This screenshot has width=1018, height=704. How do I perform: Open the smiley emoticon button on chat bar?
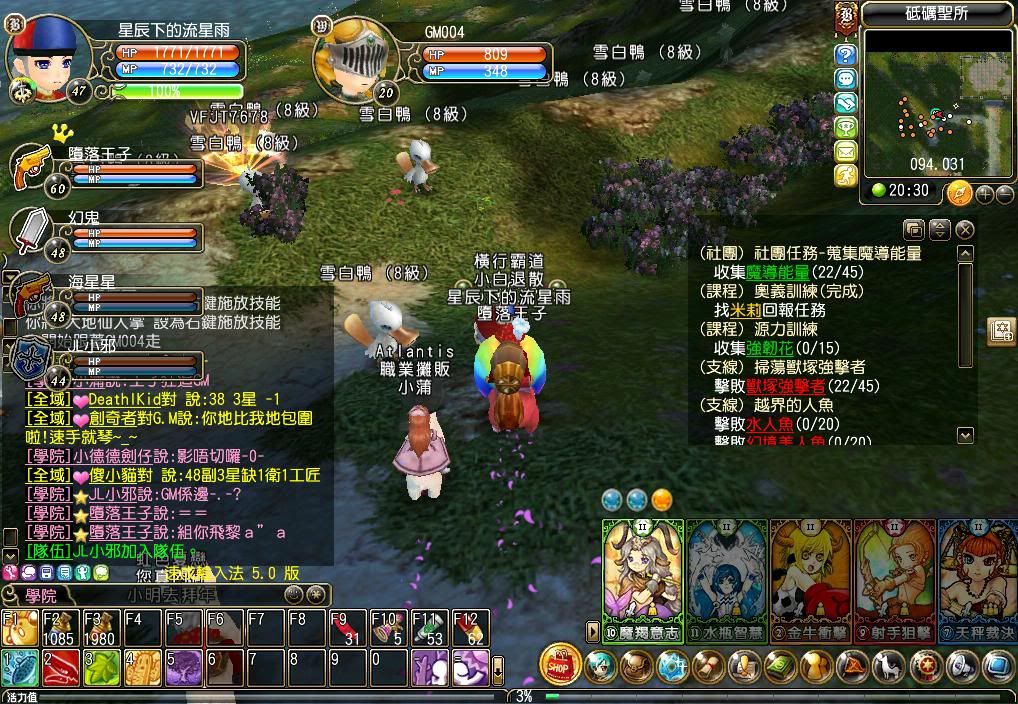point(293,595)
